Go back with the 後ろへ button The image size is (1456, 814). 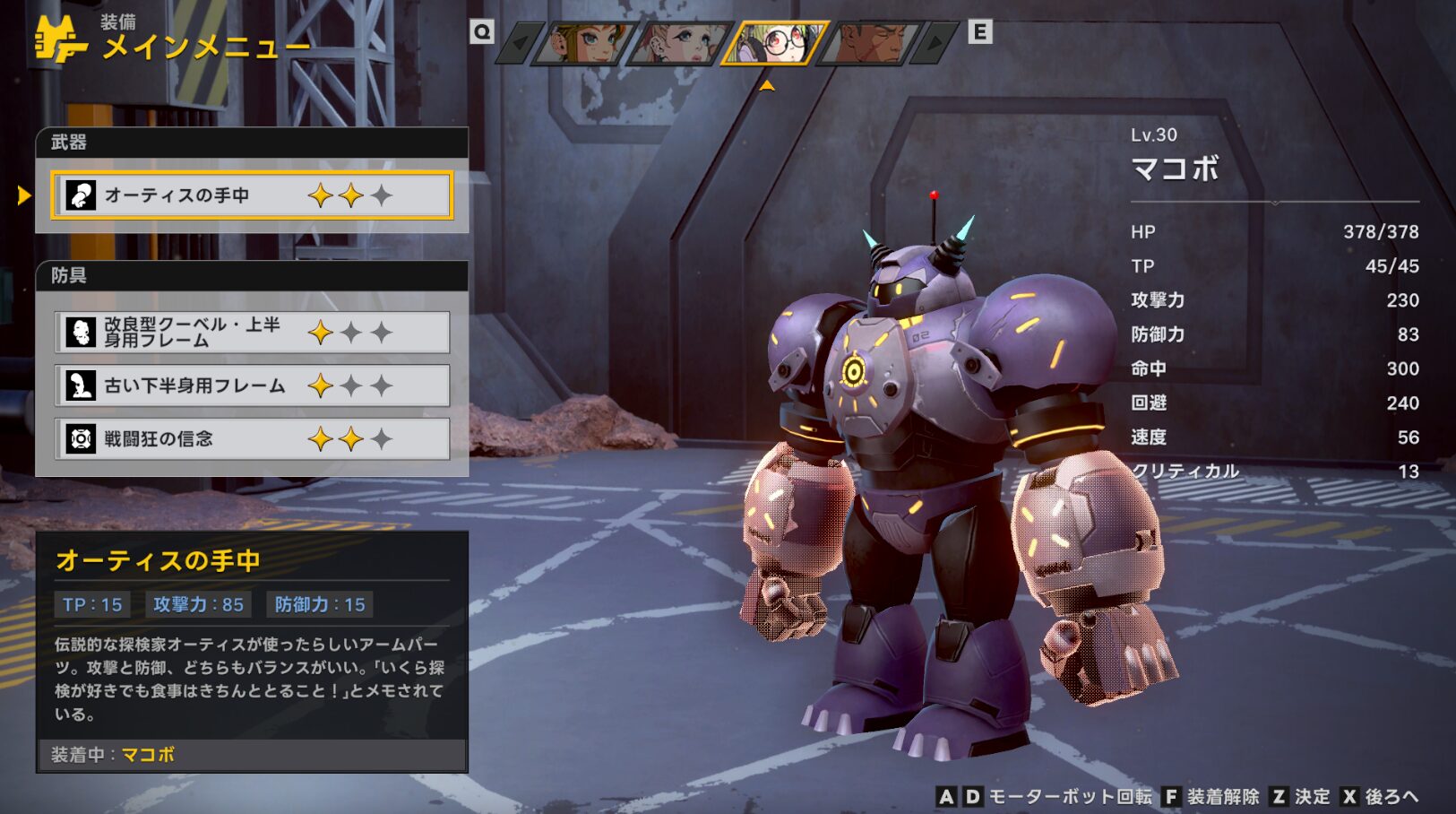(1381, 797)
